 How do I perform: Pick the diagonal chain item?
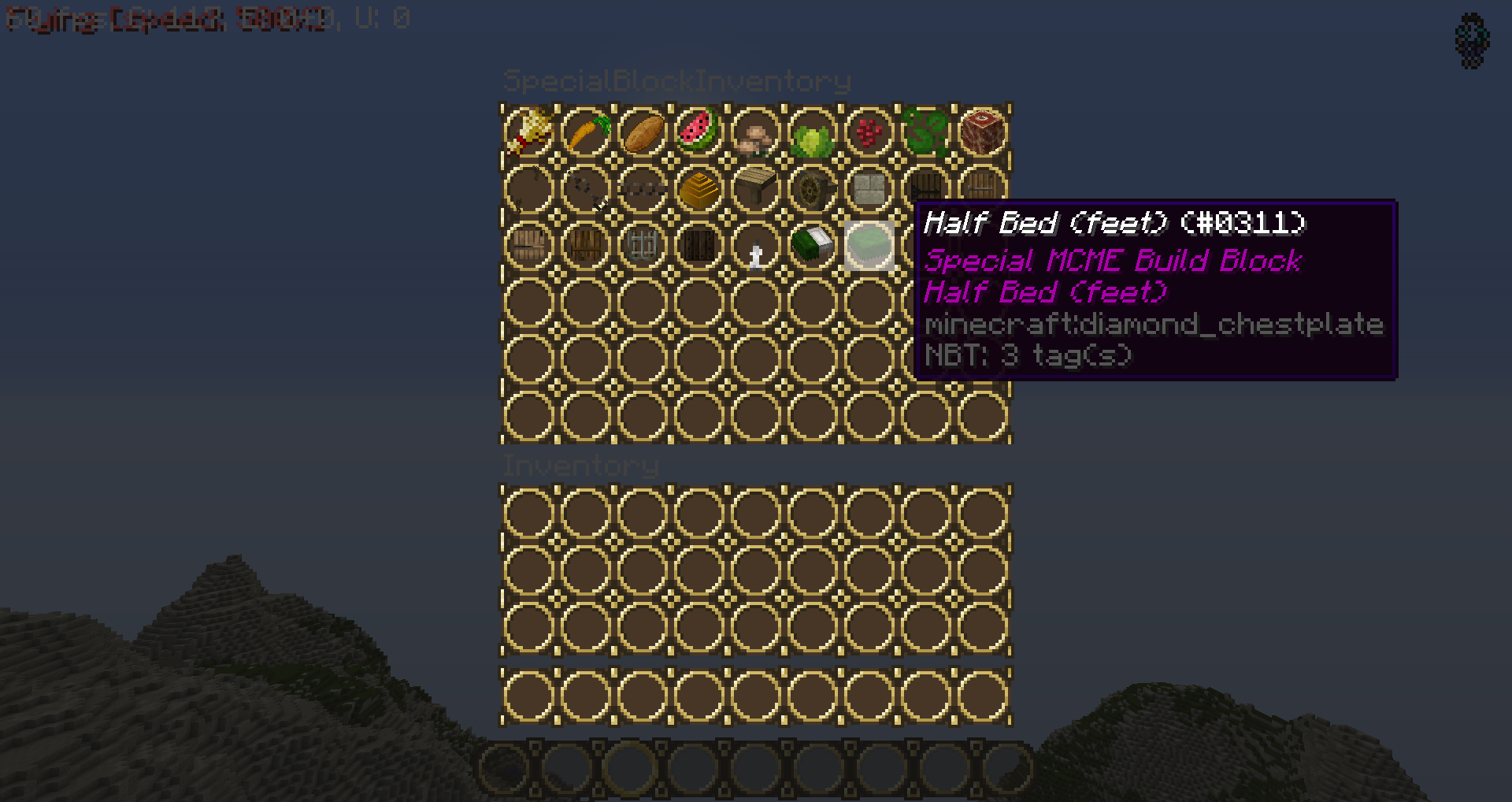pos(586,188)
